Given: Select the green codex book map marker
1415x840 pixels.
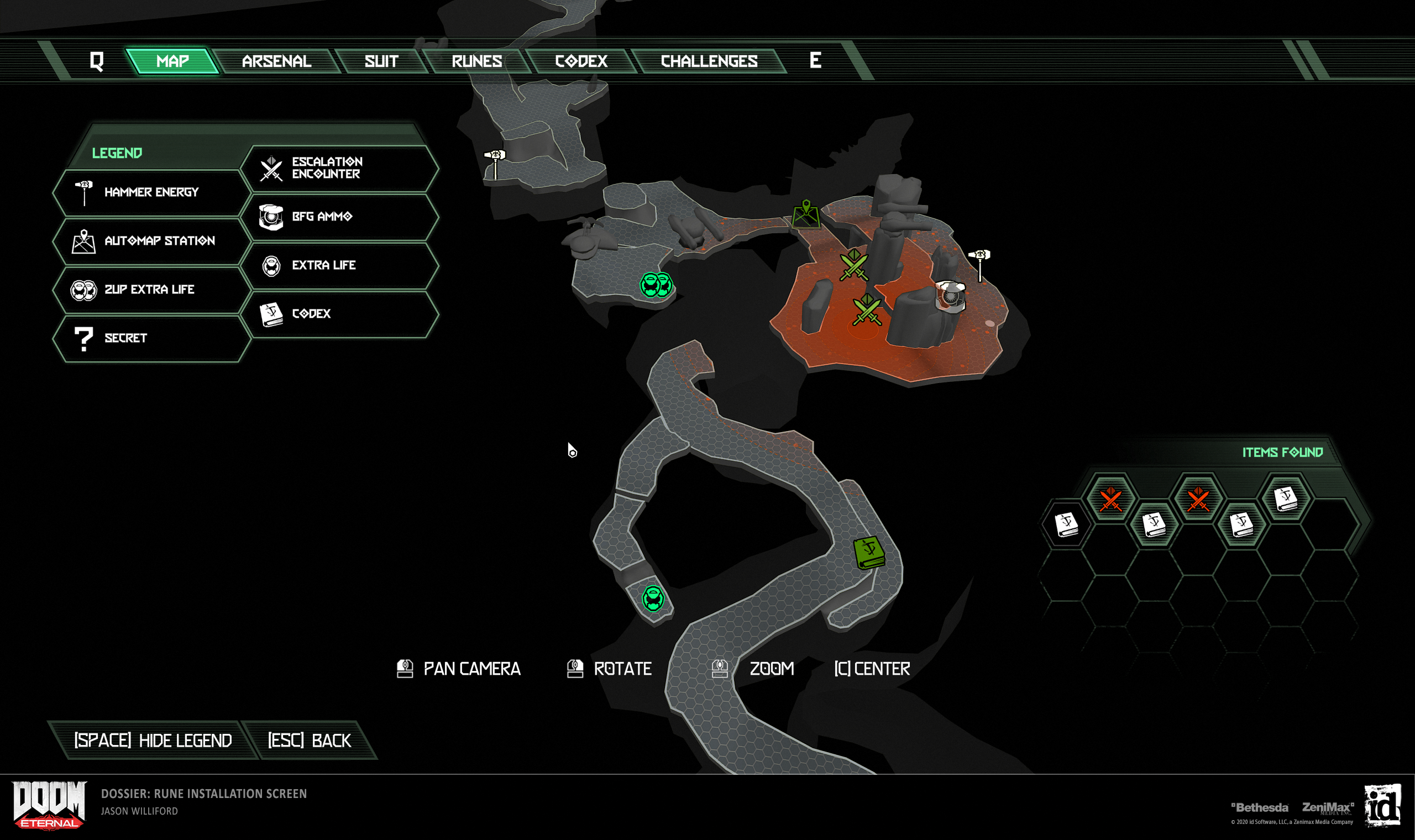Looking at the screenshot, I should [x=868, y=552].
